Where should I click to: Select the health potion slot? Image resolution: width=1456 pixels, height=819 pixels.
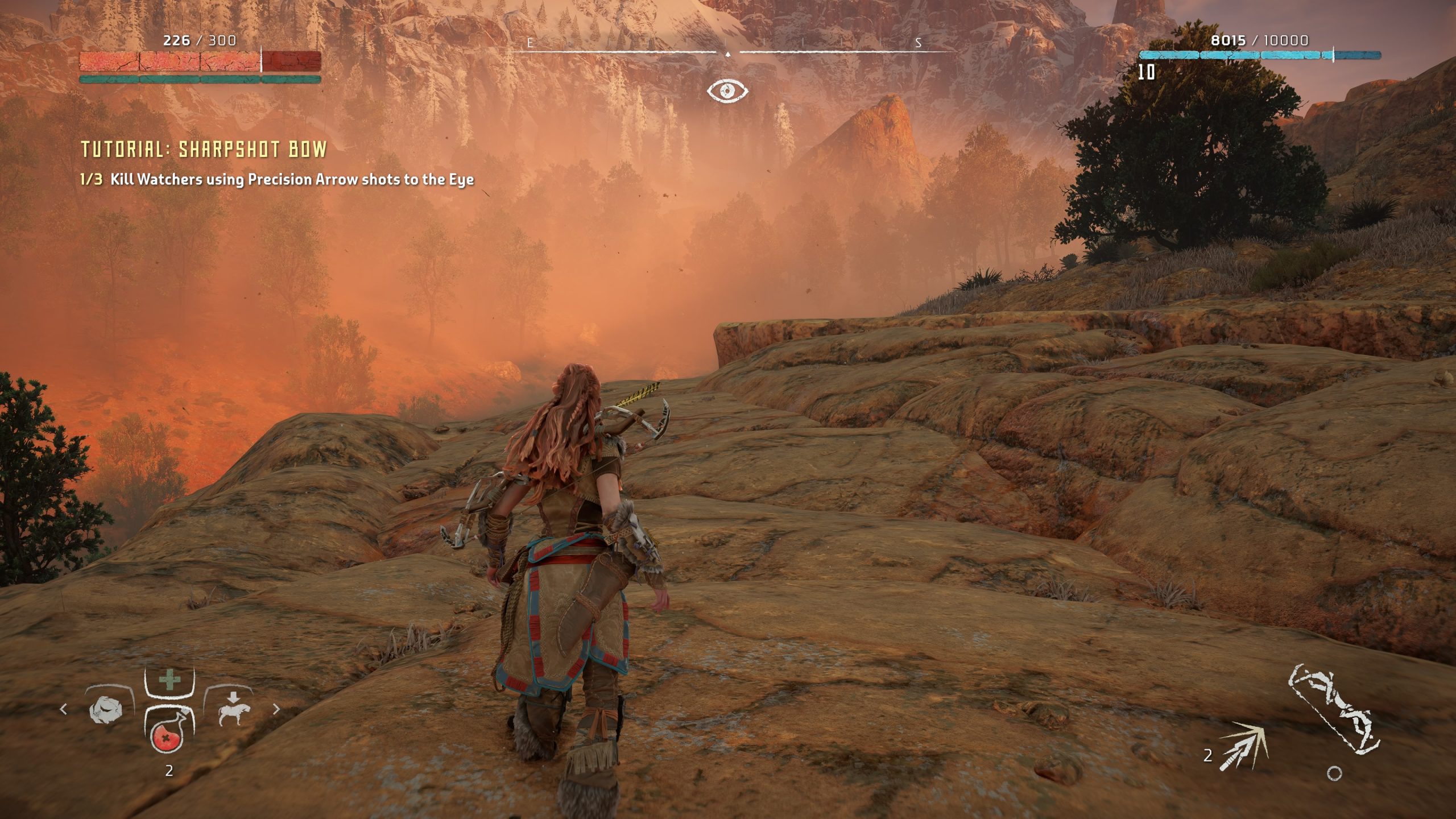tap(168, 738)
